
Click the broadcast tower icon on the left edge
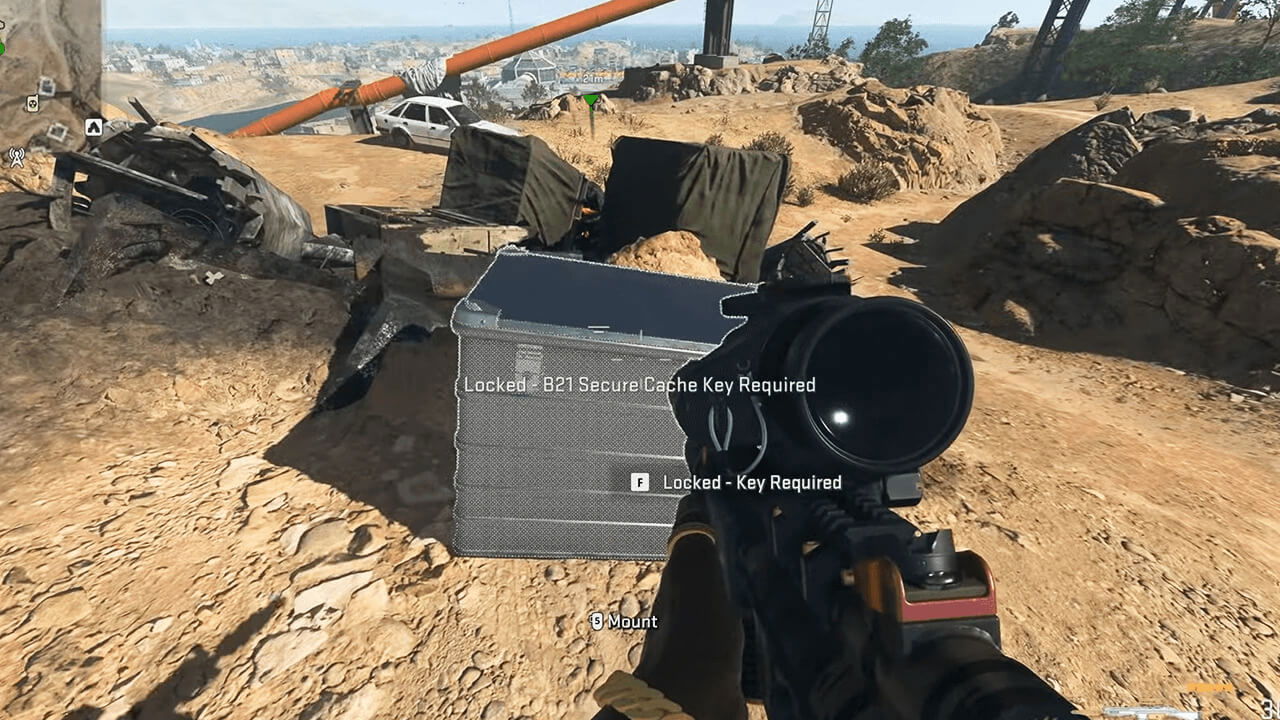[16, 157]
